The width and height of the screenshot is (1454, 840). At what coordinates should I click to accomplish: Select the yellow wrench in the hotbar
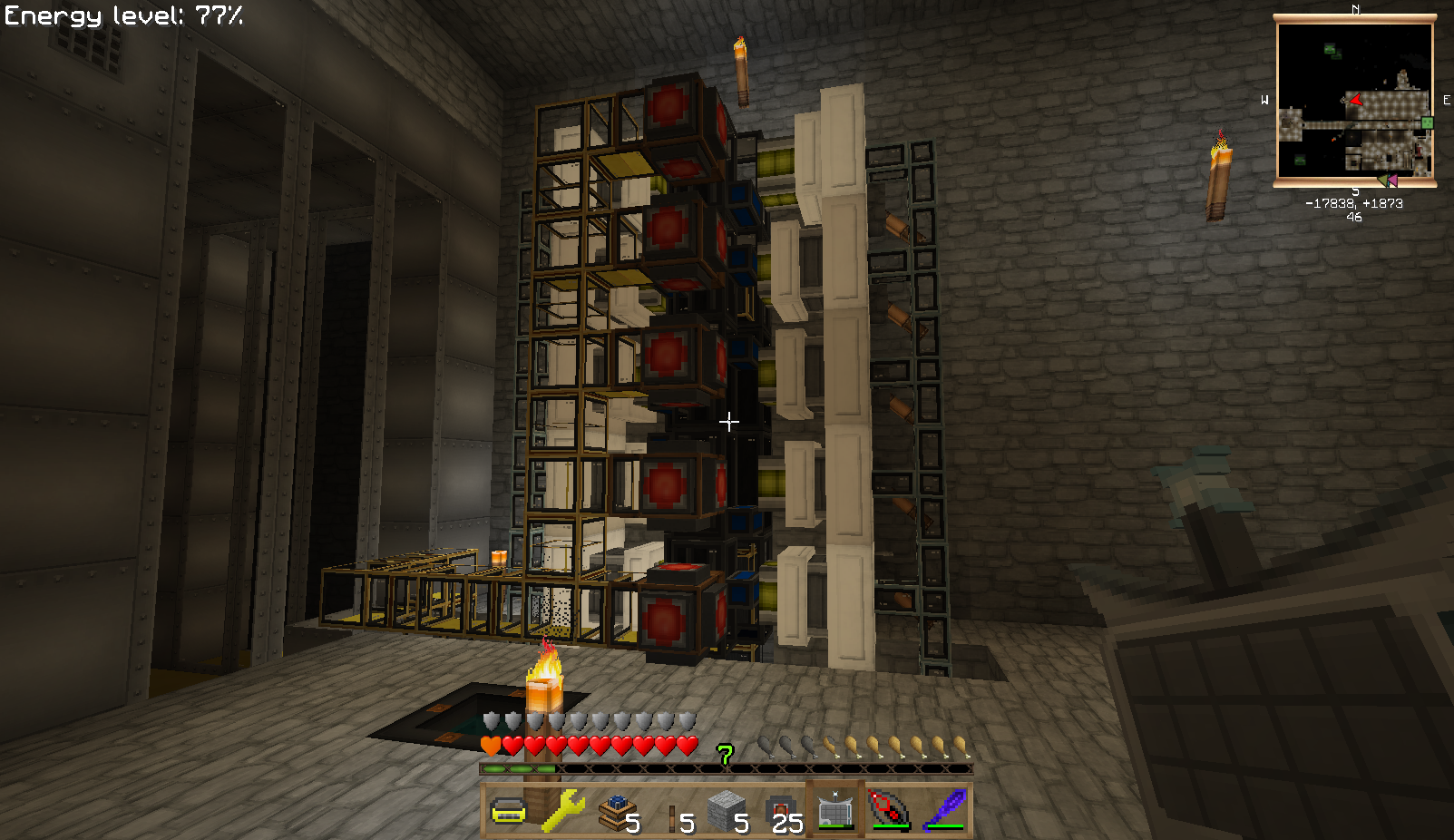tap(562, 810)
